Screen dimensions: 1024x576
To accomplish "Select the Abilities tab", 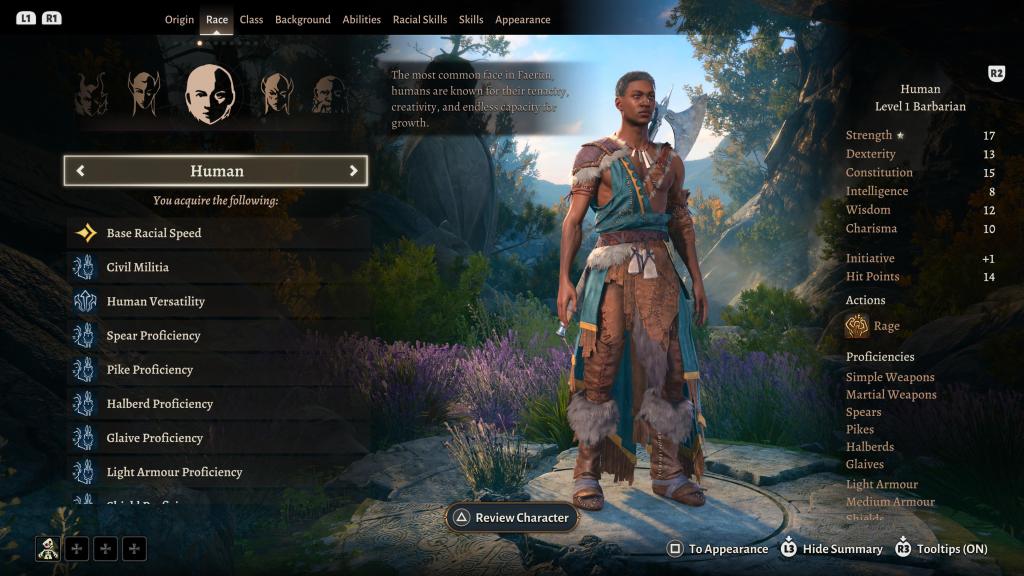I will 361,20.
